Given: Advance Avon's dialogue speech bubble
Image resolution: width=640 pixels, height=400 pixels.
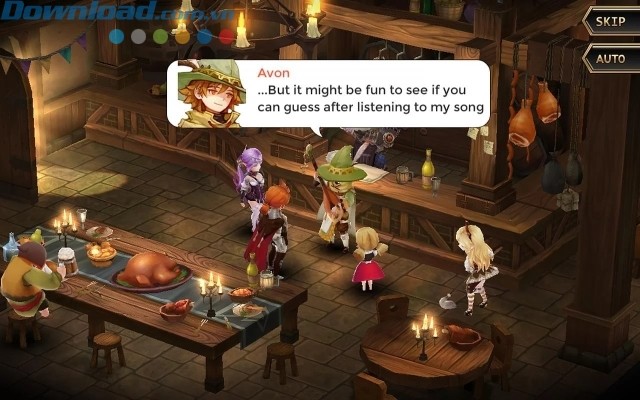Looking at the screenshot, I should point(330,94).
